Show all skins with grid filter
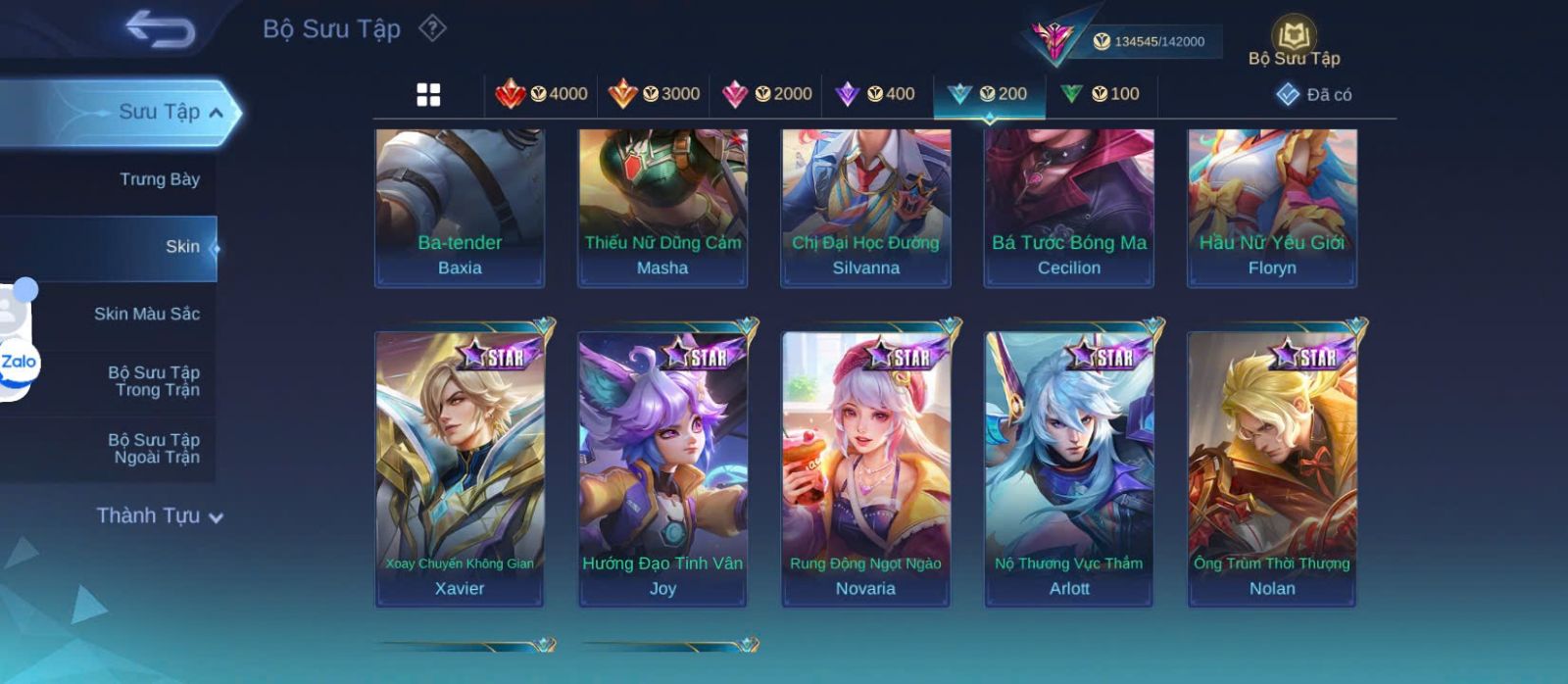The image size is (1568, 684). point(428,95)
